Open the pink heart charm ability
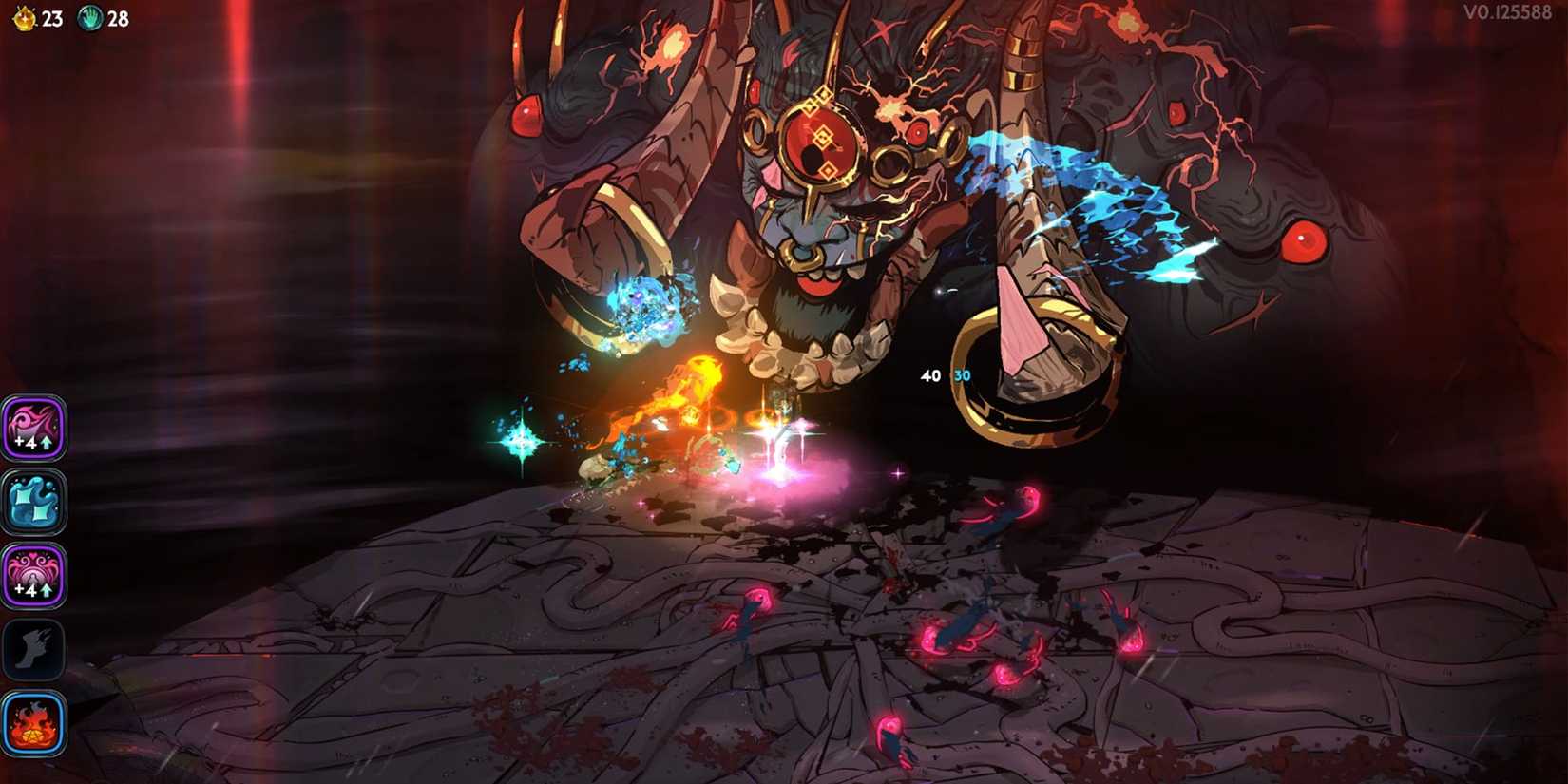Viewport: 1568px width, 784px height. click(34, 574)
